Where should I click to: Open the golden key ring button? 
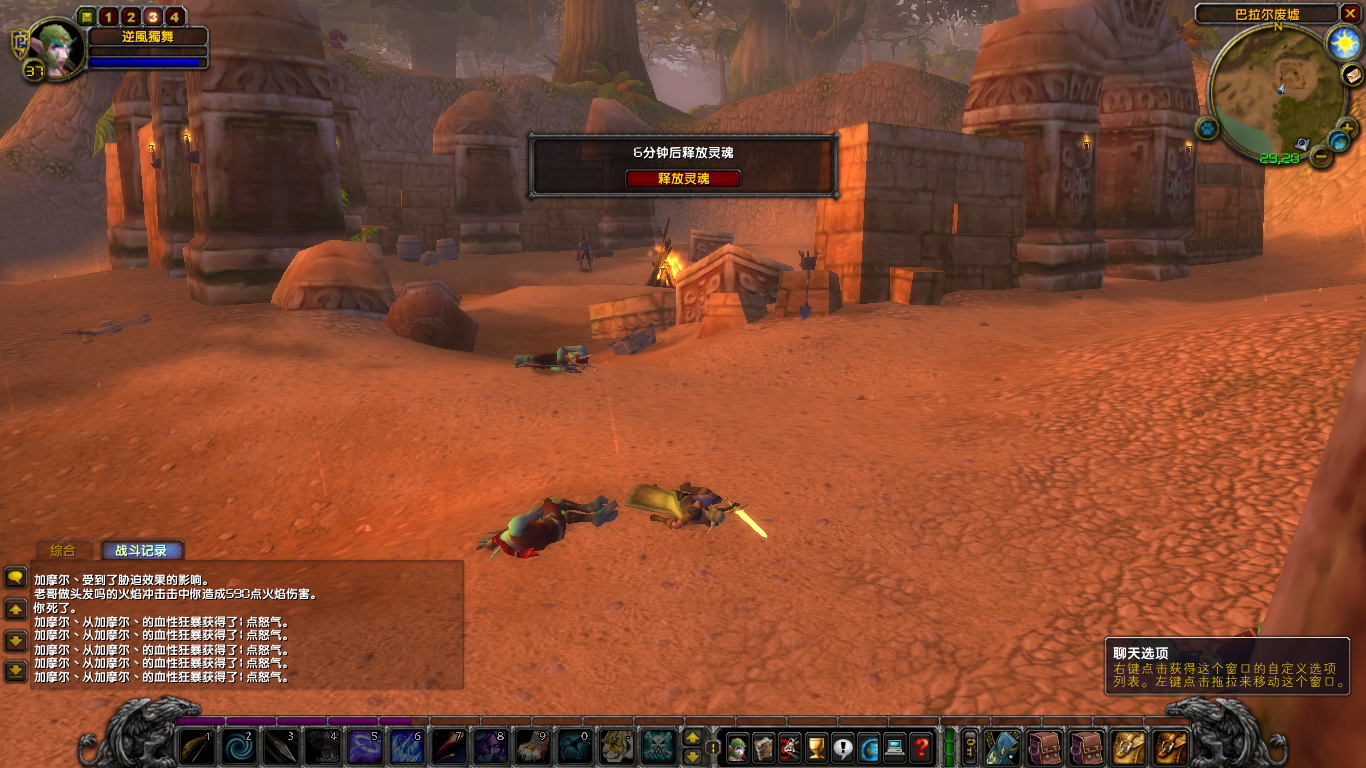[x=969, y=747]
